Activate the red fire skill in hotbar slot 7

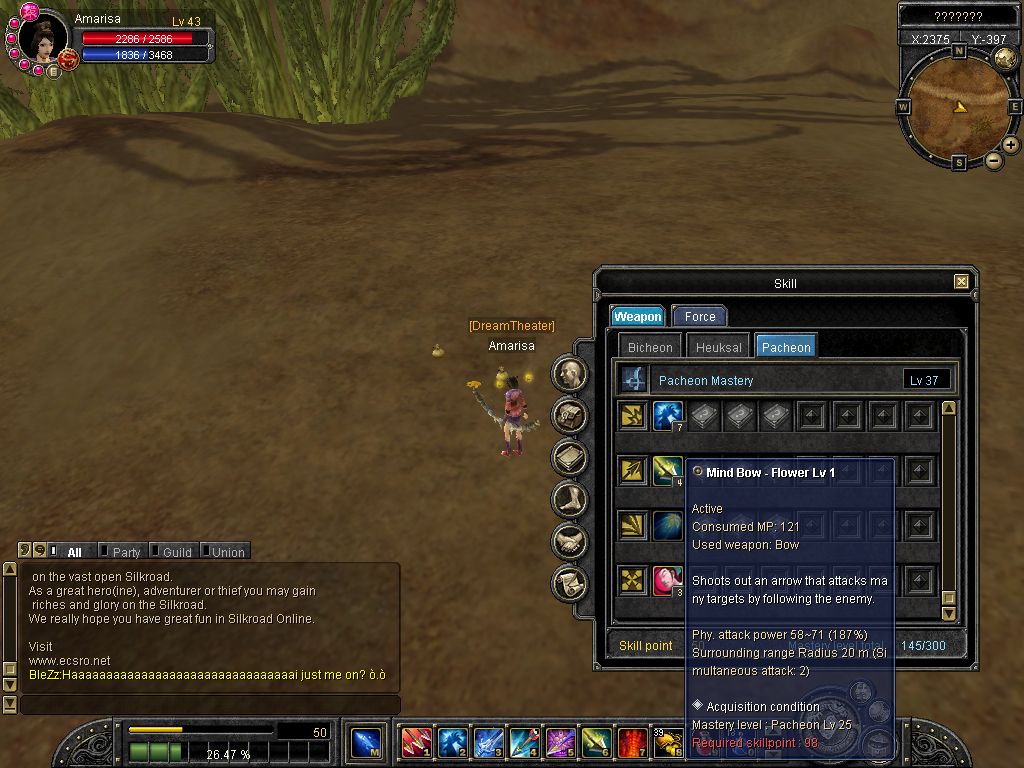[x=631, y=743]
